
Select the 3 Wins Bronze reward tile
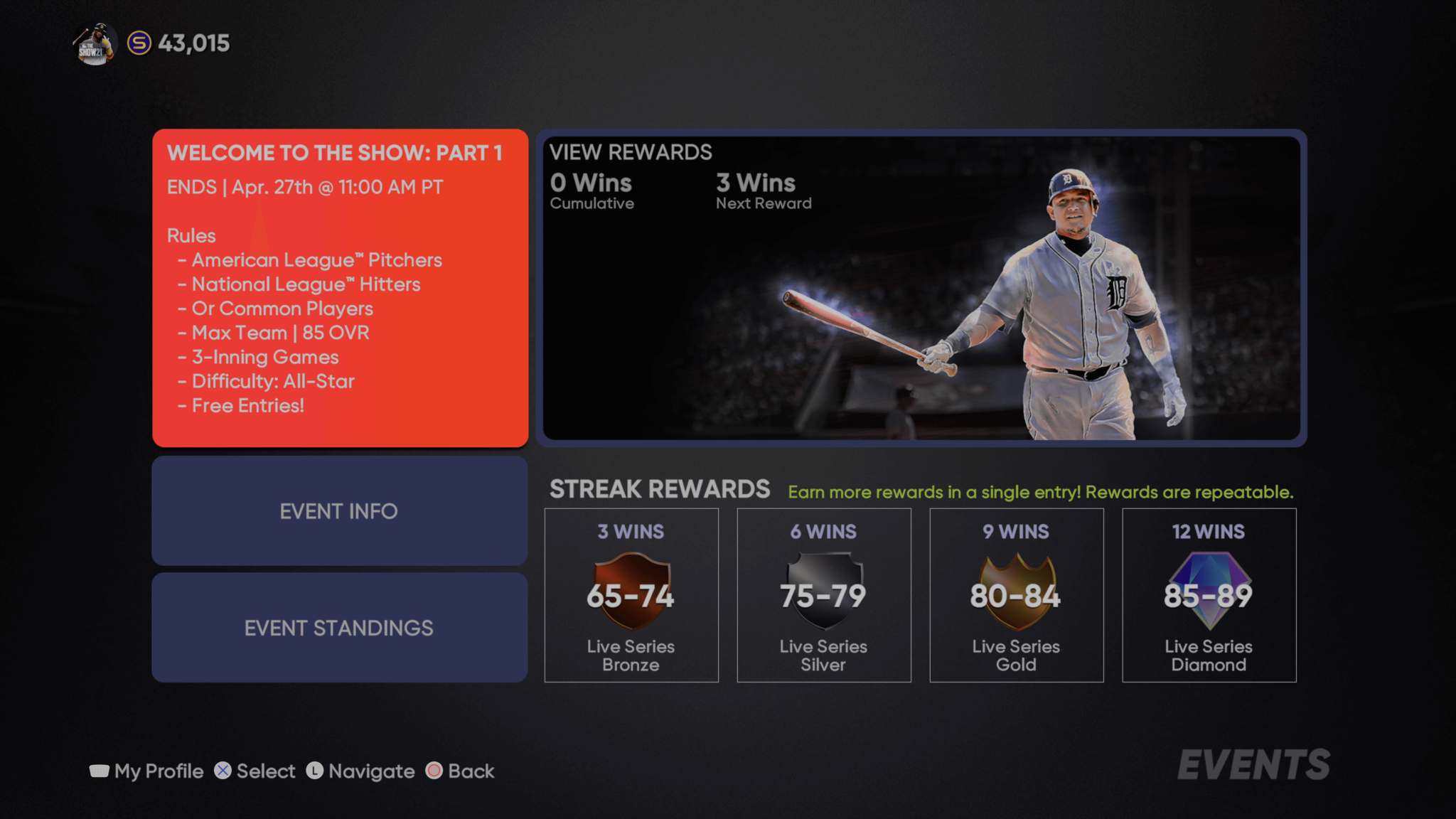click(631, 595)
